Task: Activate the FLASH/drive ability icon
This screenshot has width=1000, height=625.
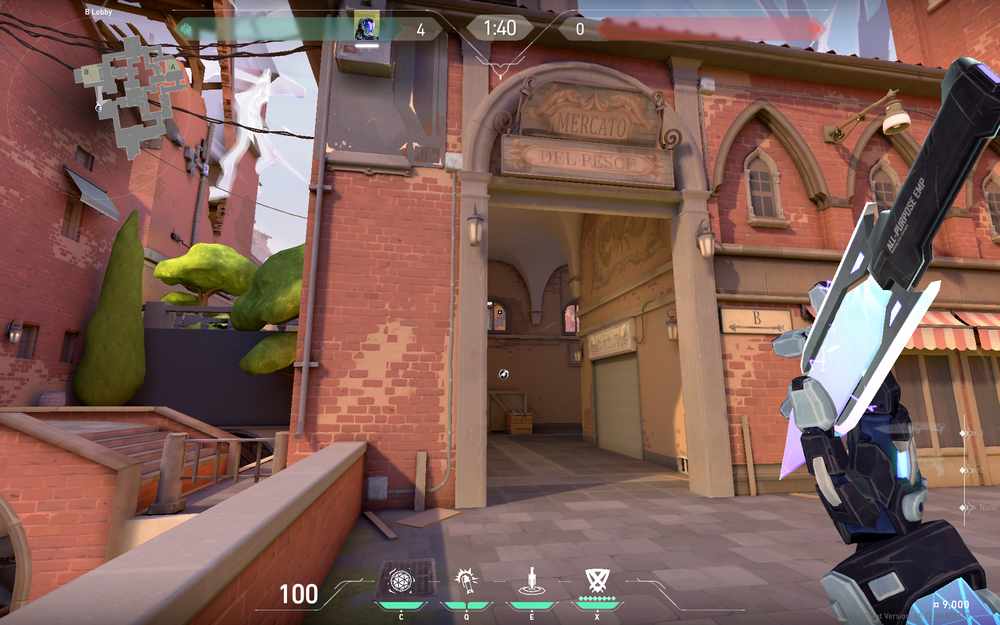Action: [464, 581]
